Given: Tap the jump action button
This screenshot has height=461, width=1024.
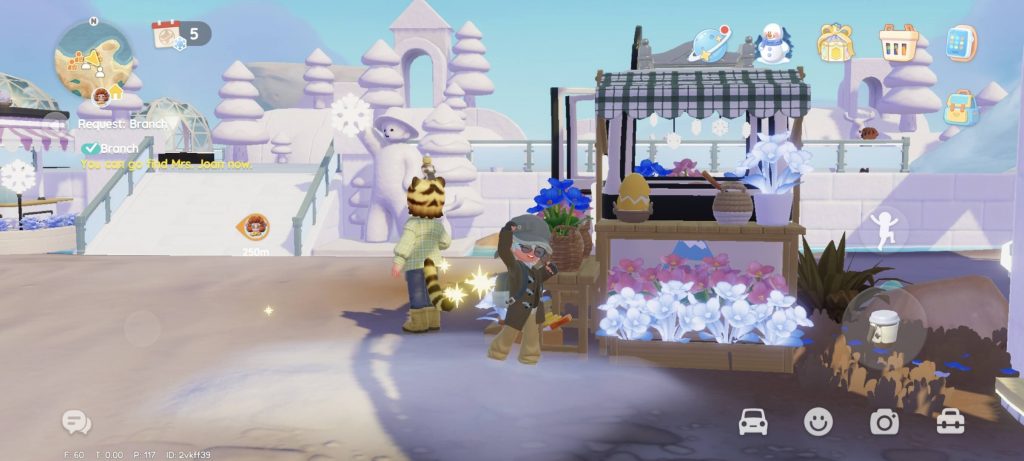Looking at the screenshot, I should point(884,229).
